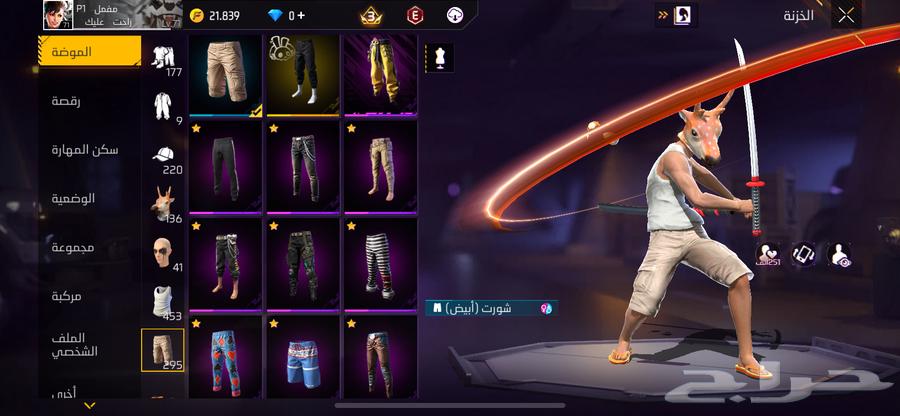Select the equipped khaki shorts item

pyautogui.click(x=226, y=74)
